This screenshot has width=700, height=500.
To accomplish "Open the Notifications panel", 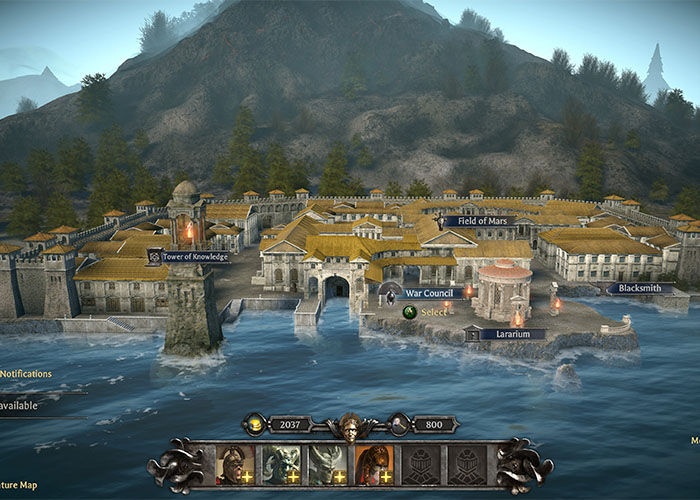I will pyautogui.click(x=26, y=374).
